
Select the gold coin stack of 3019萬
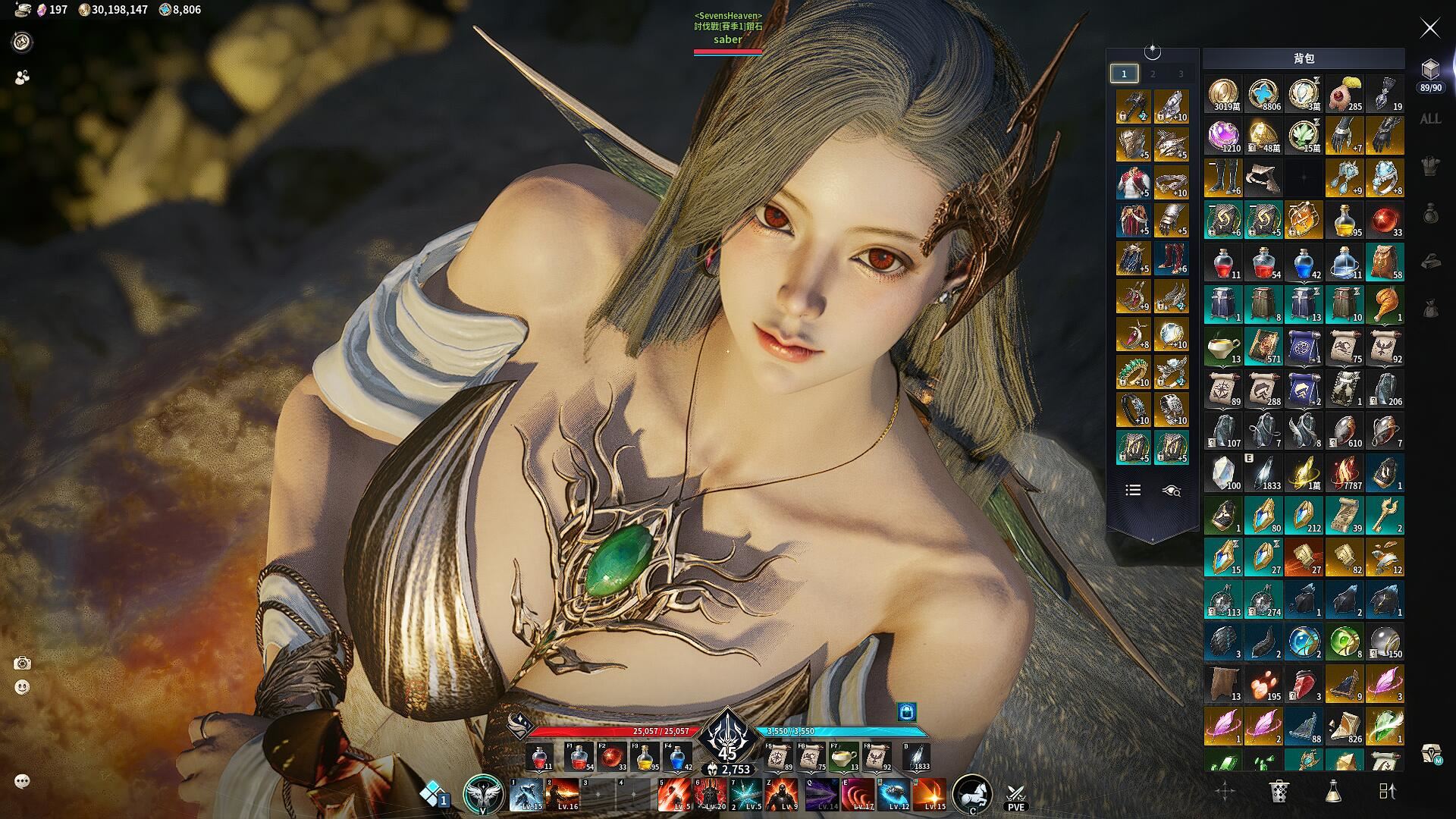[x=1223, y=95]
